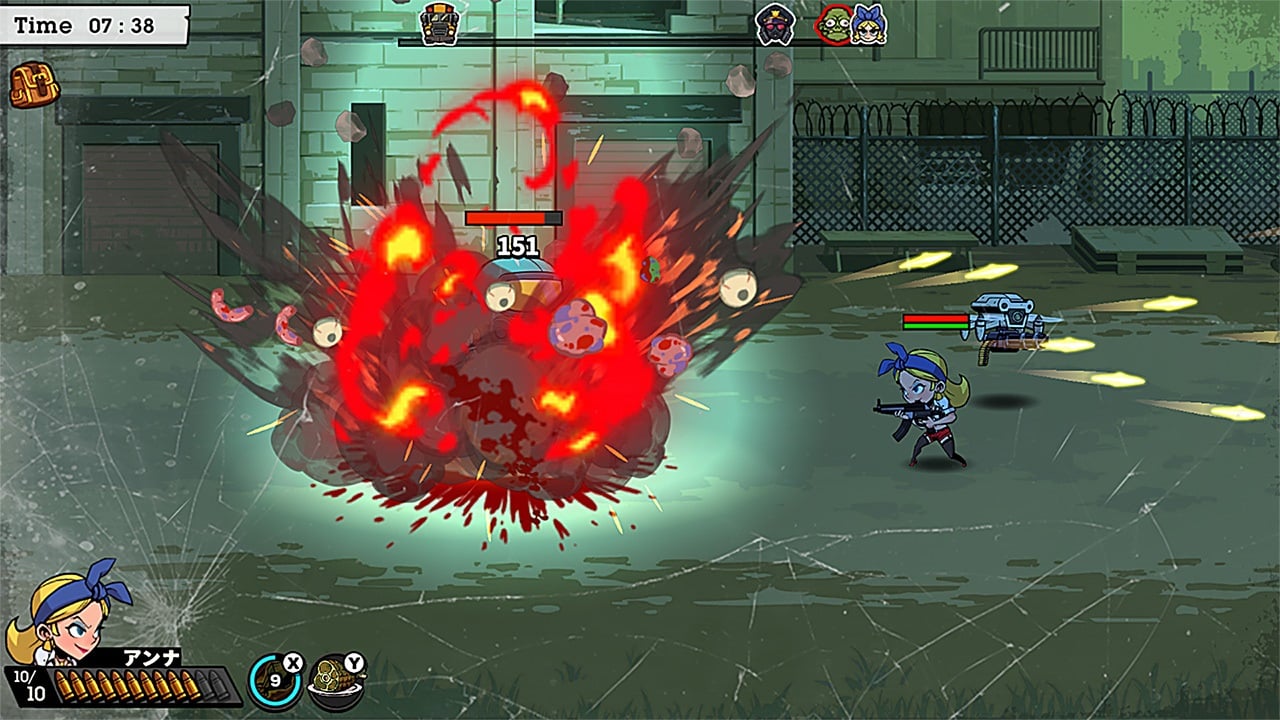Click the blue-bow girl progress marker
This screenshot has width=1280, height=720.
pos(868,24)
